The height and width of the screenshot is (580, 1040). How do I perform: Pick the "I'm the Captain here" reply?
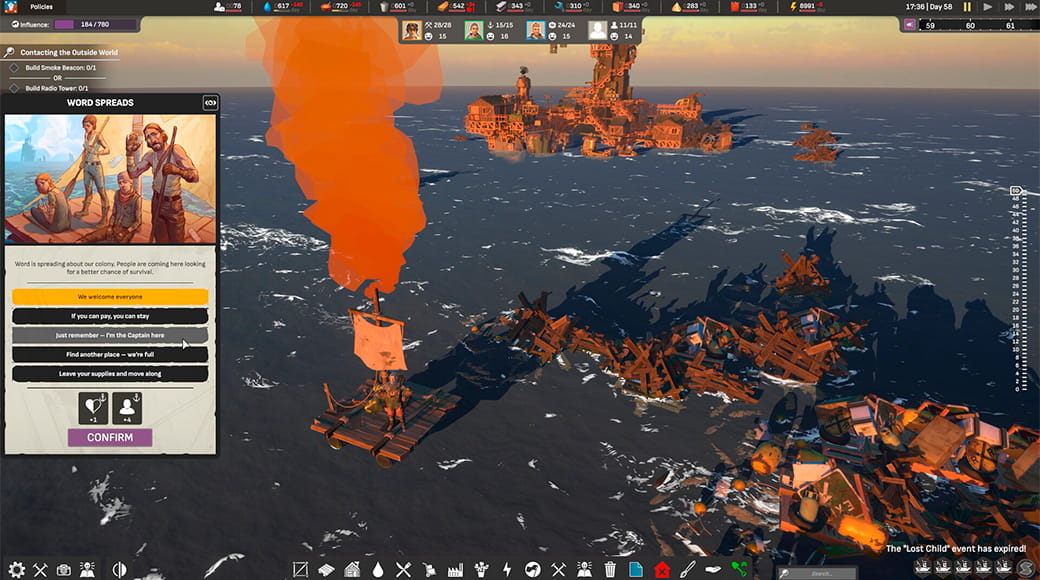coord(110,335)
